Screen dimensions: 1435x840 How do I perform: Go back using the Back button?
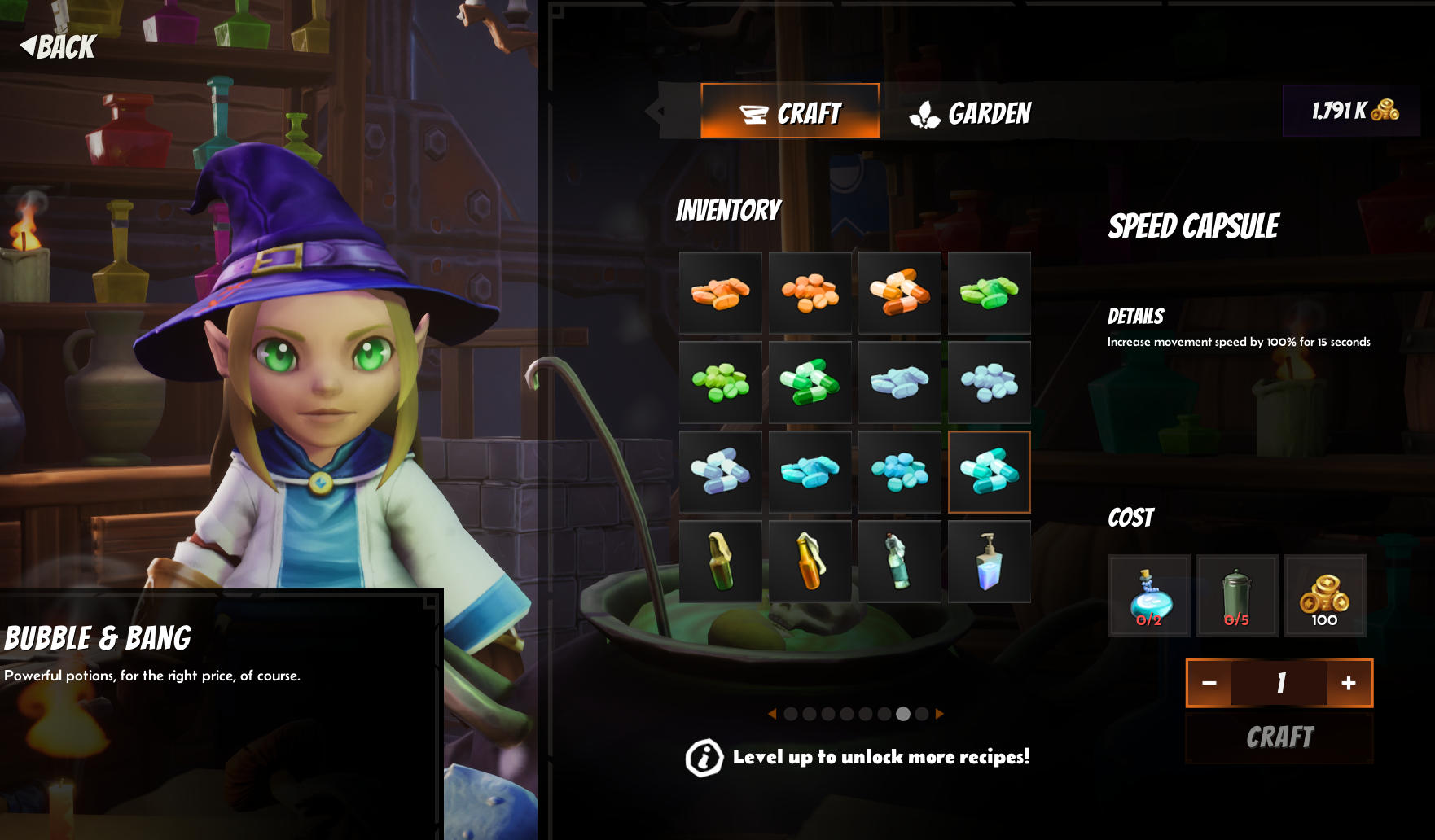58,46
